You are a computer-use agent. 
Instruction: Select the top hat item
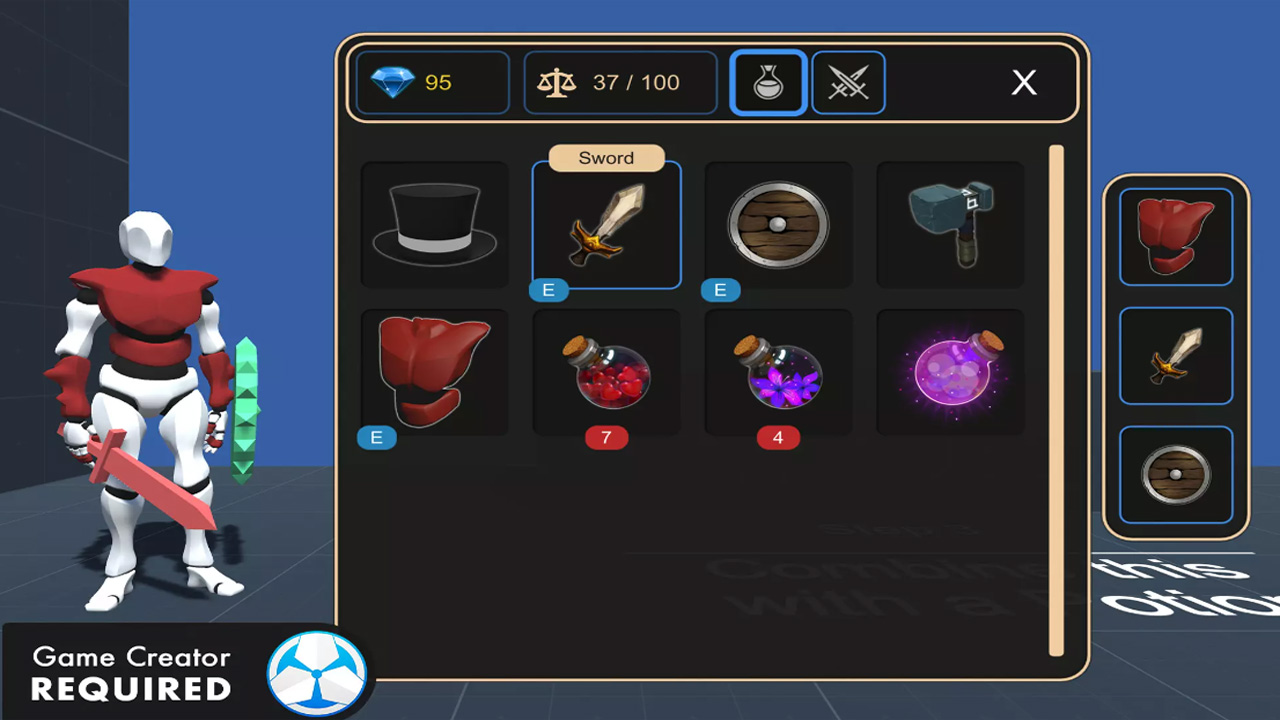point(433,224)
